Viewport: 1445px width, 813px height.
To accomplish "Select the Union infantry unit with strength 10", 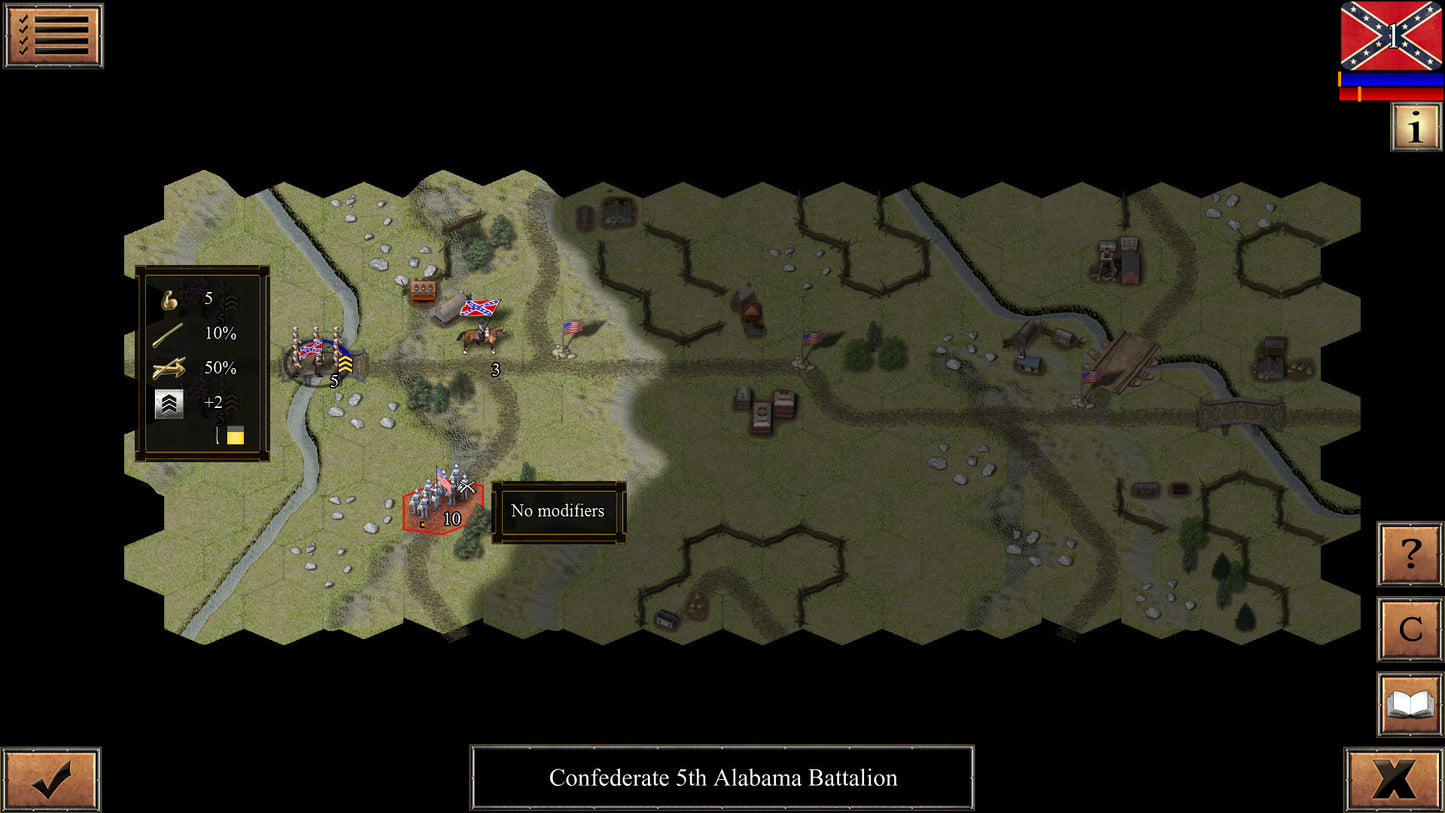I will tap(442, 499).
